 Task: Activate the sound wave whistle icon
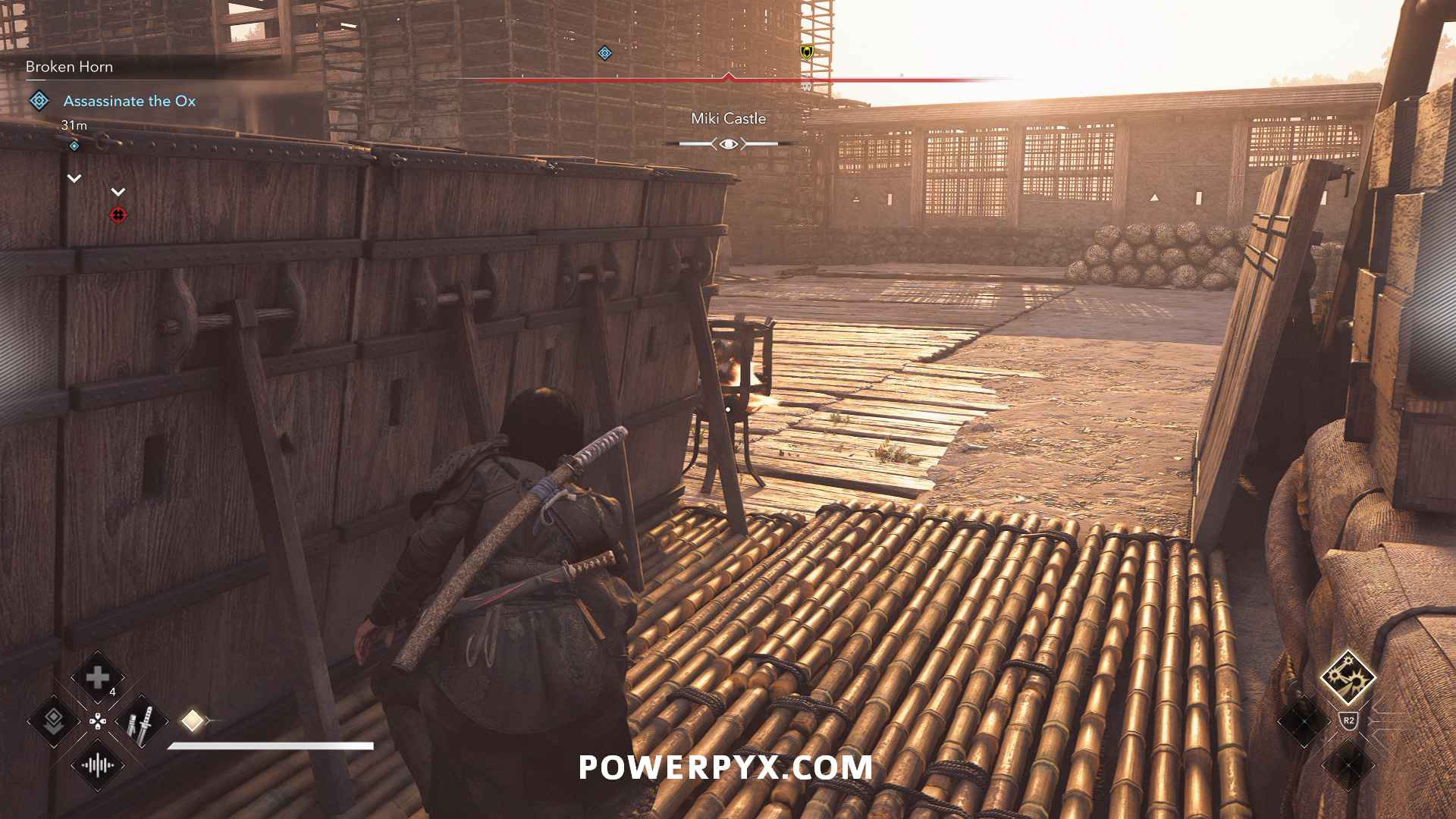click(98, 764)
